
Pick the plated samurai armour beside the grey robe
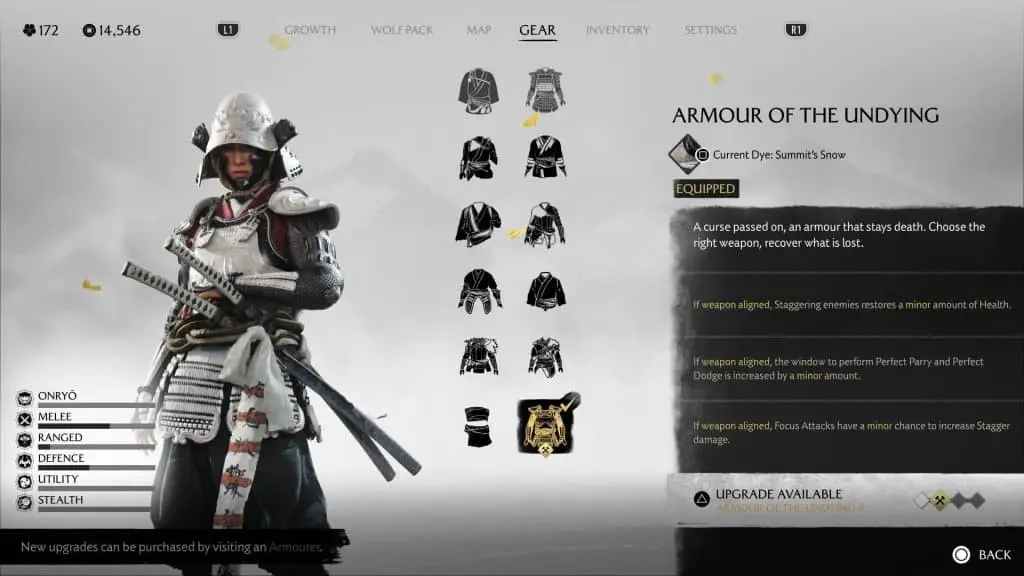pos(546,90)
